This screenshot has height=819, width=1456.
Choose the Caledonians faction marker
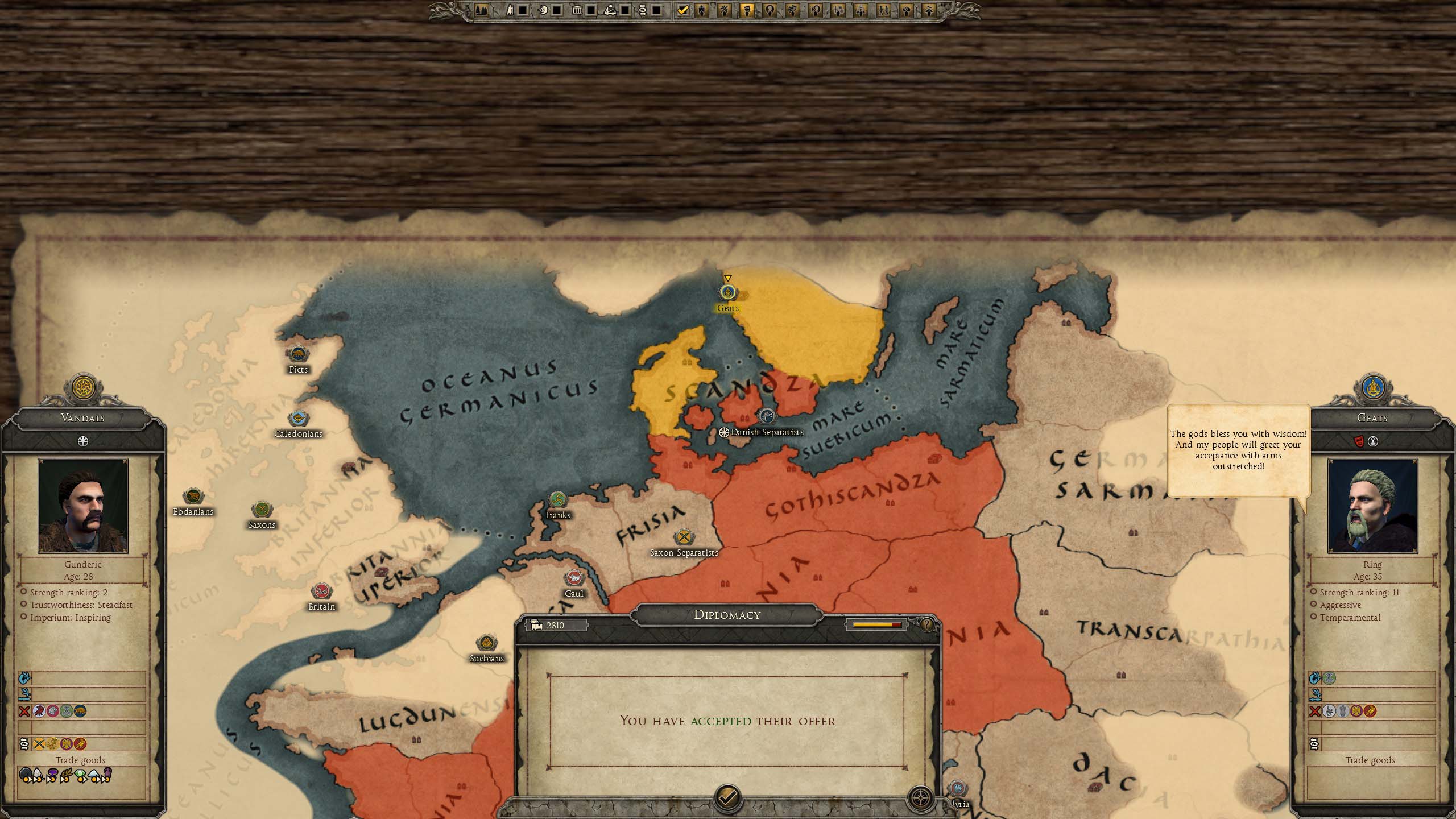pos(298,419)
